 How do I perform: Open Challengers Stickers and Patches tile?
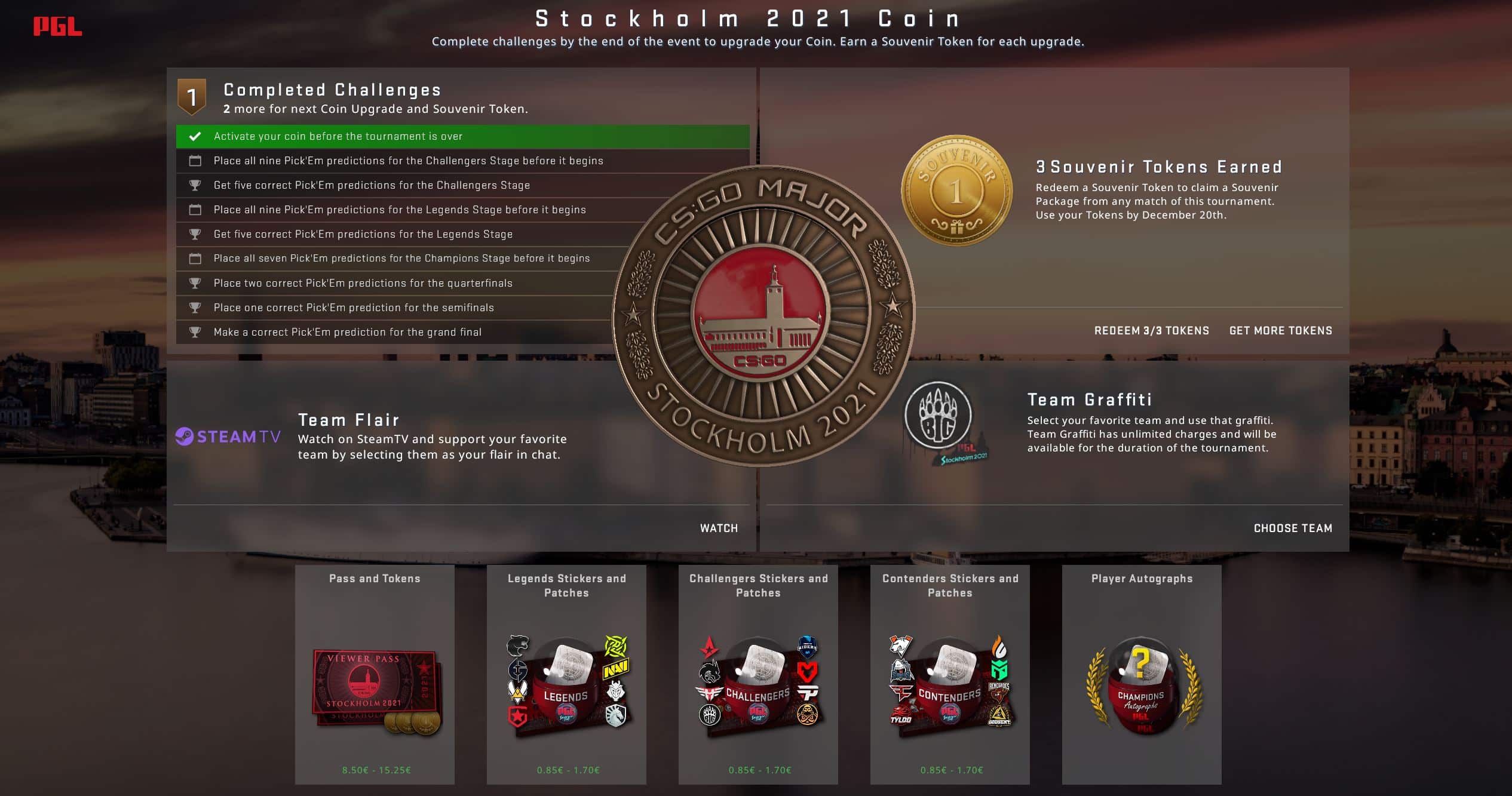point(758,674)
